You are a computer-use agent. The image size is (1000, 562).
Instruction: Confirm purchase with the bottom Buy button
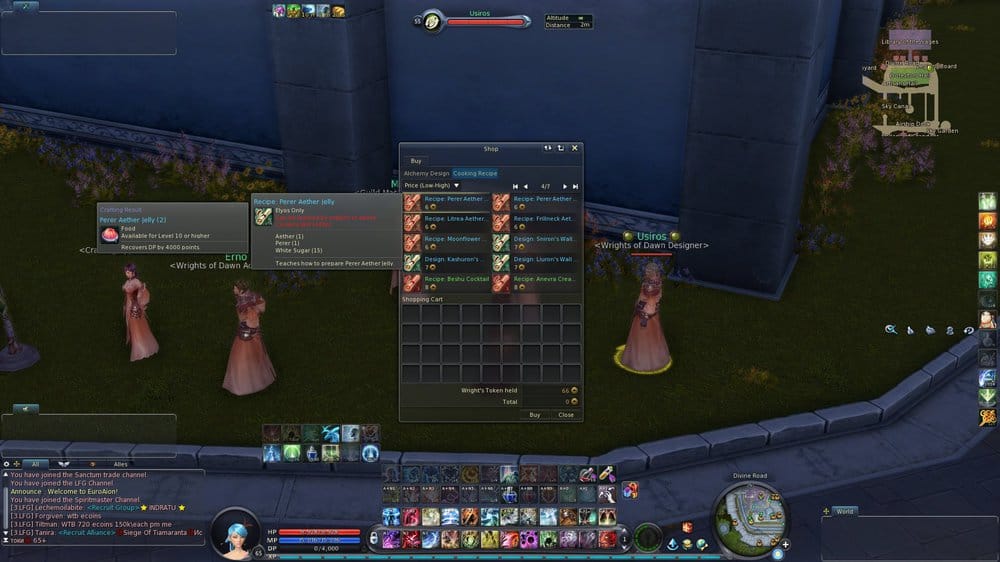pyautogui.click(x=535, y=414)
